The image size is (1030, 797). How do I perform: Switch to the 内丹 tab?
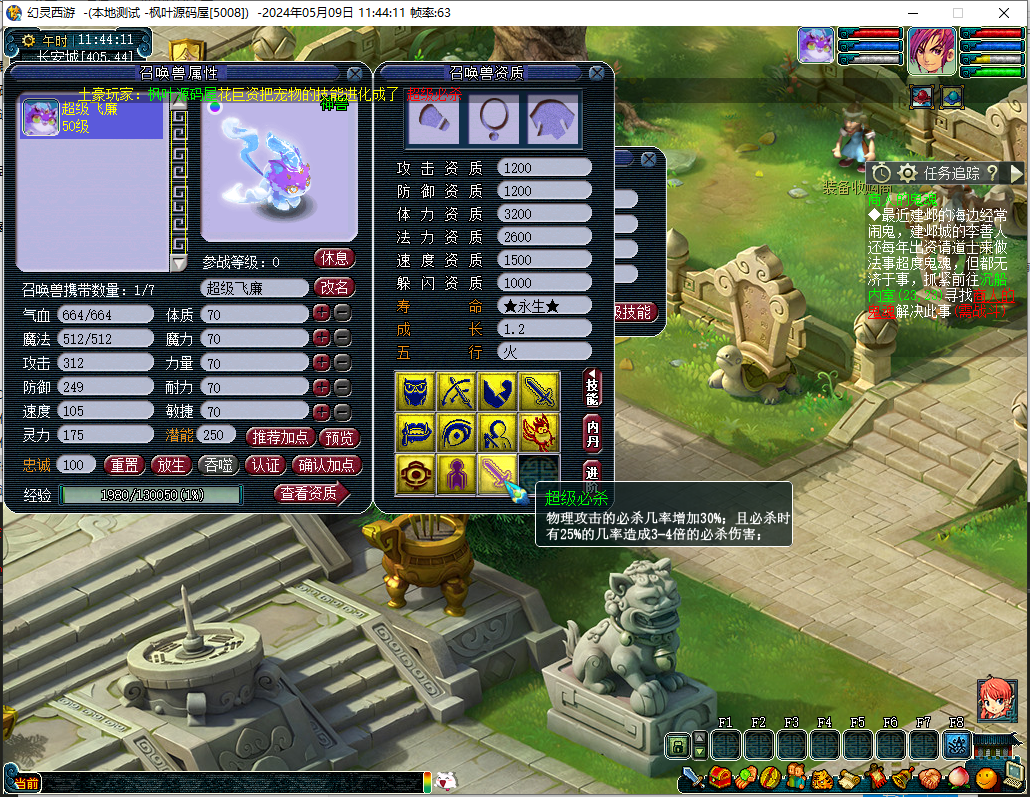[593, 433]
